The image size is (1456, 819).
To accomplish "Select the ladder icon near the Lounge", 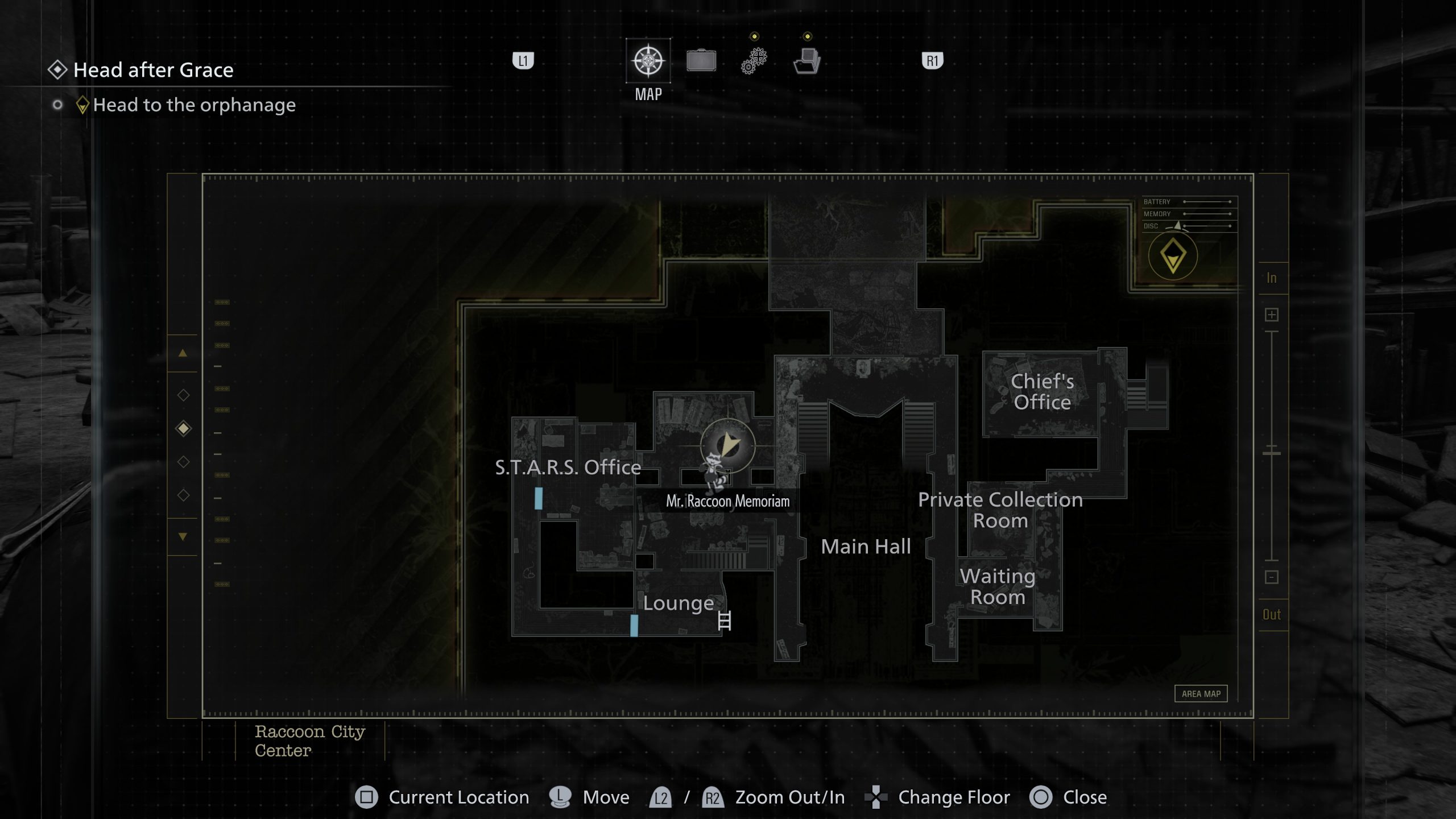I will [x=725, y=621].
